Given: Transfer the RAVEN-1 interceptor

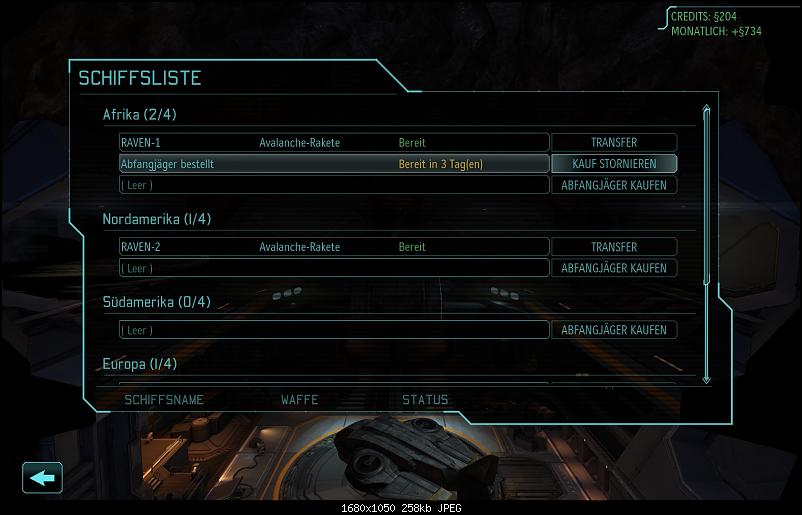Looking at the screenshot, I should (614, 143).
